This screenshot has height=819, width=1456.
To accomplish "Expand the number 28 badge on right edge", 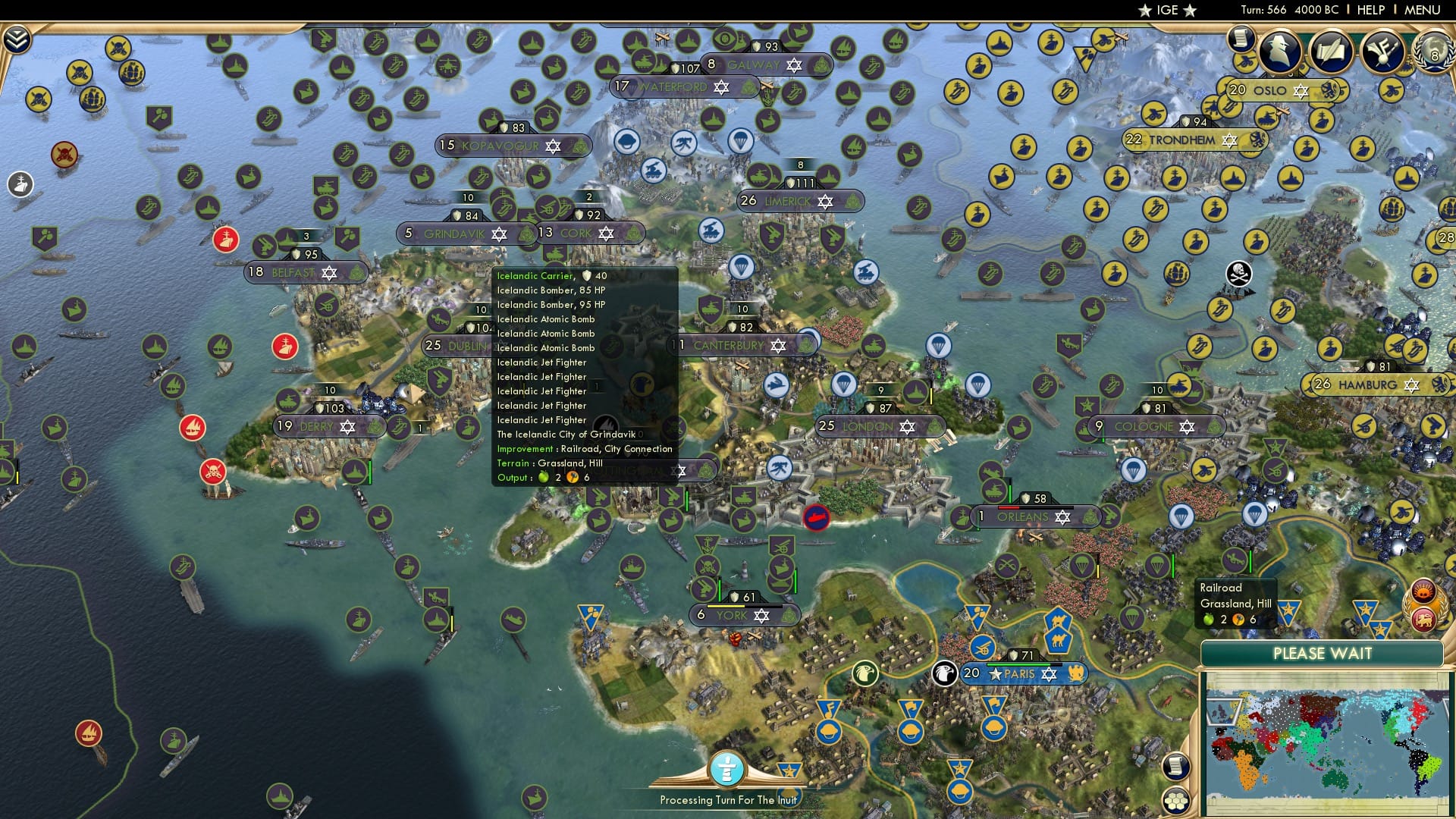I will [1445, 237].
